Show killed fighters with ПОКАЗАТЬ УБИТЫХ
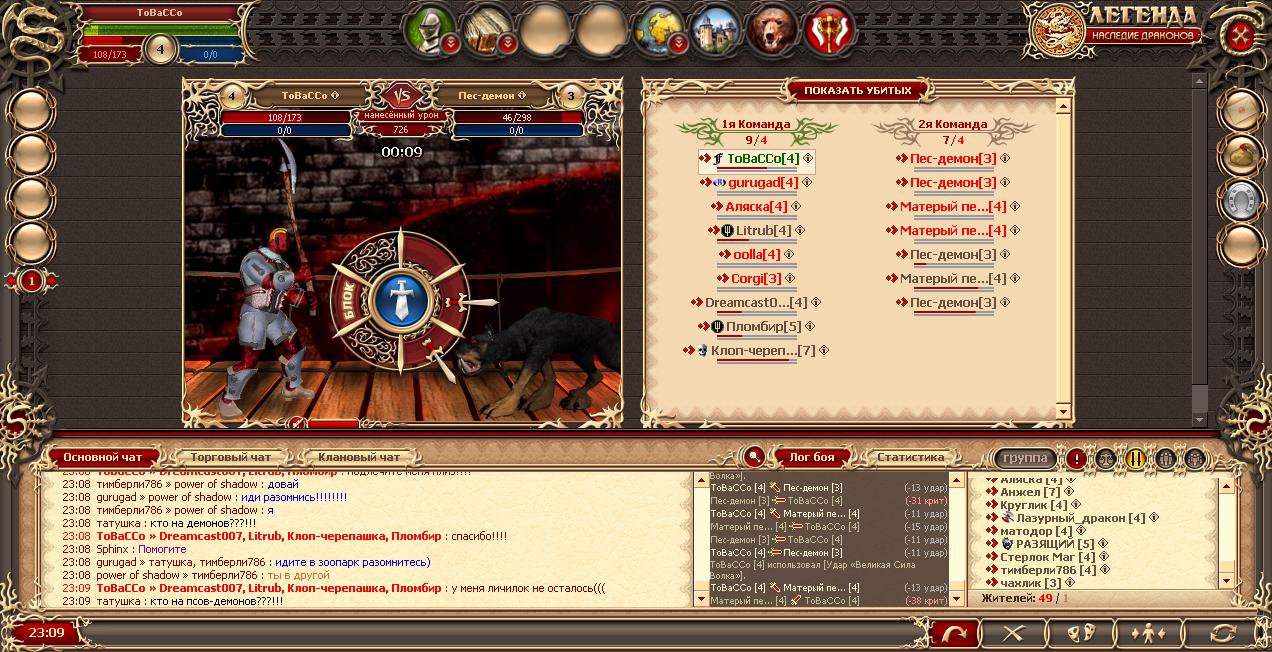The image size is (1272, 652). [x=857, y=90]
